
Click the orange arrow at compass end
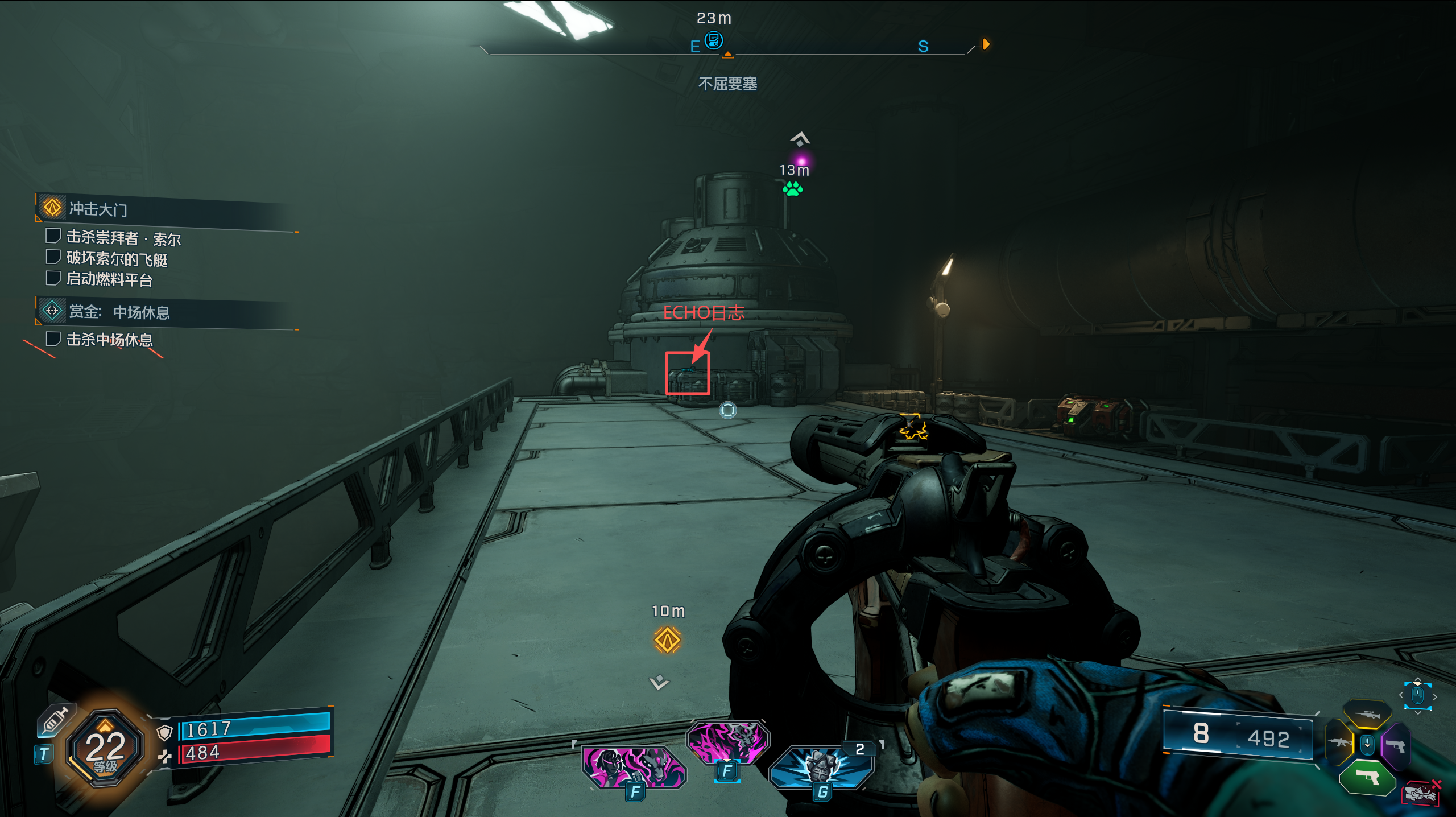(986, 44)
